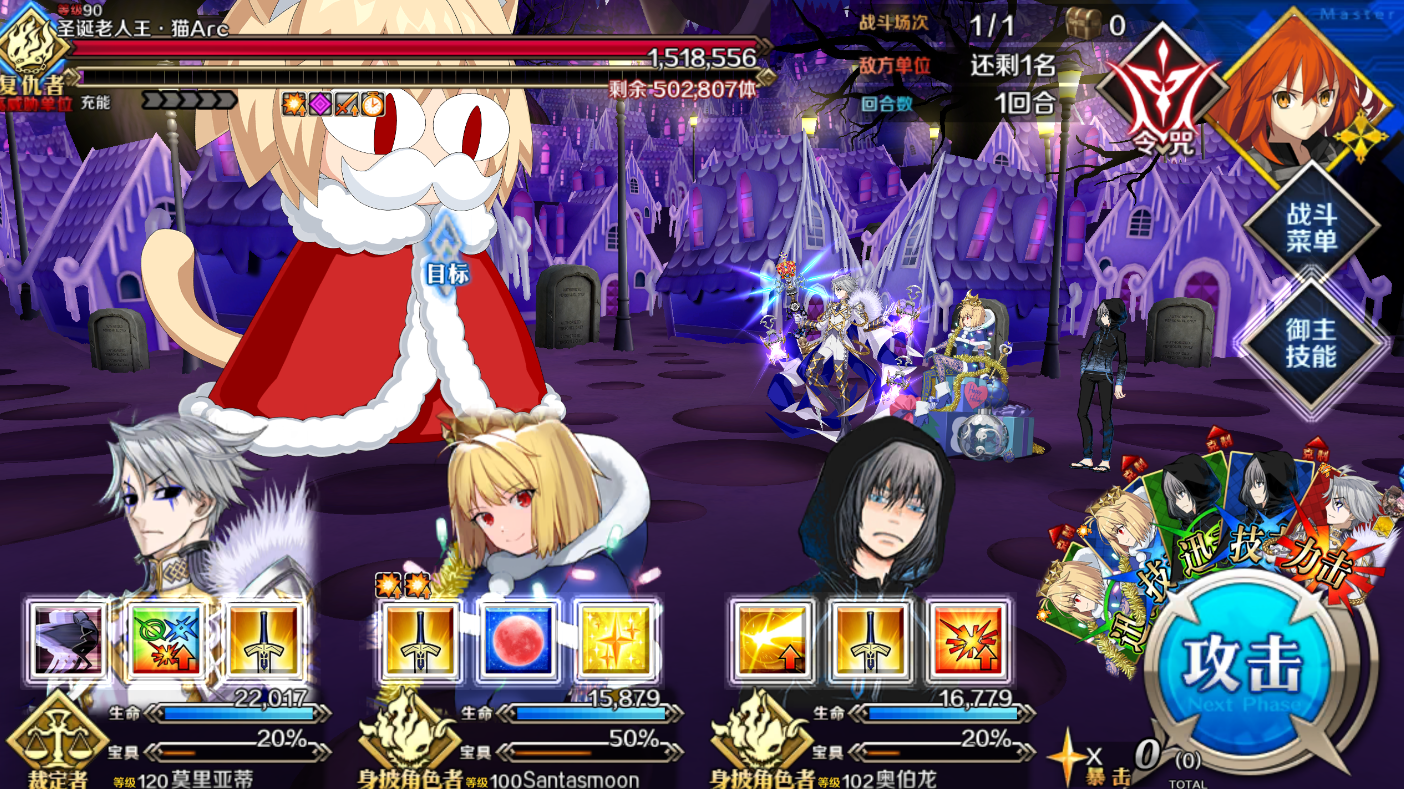1404x789 pixels.
Task: Activate Moriarty's golden sword skill
Action: point(264,641)
